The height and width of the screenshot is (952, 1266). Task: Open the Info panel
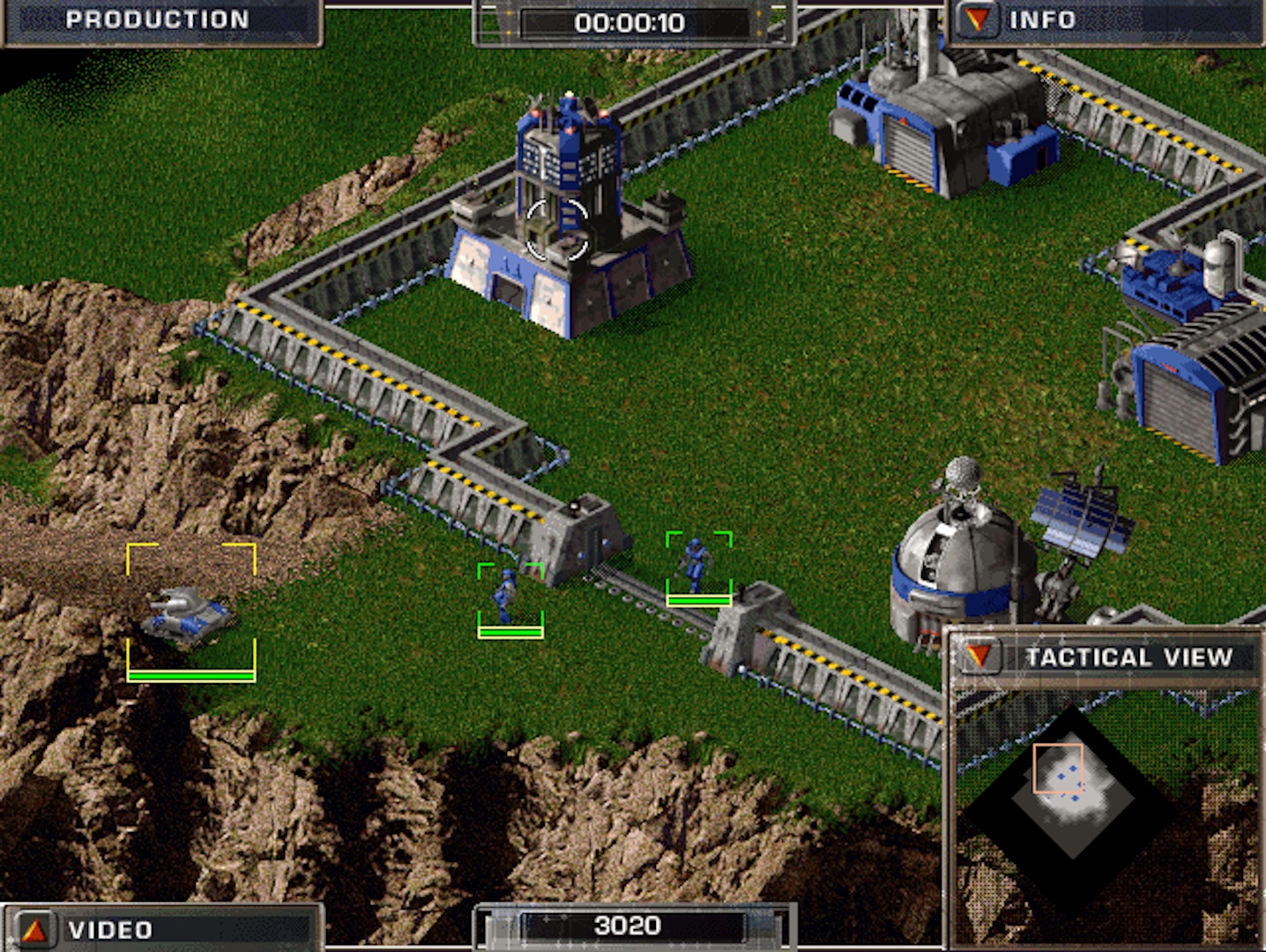(x=976, y=20)
